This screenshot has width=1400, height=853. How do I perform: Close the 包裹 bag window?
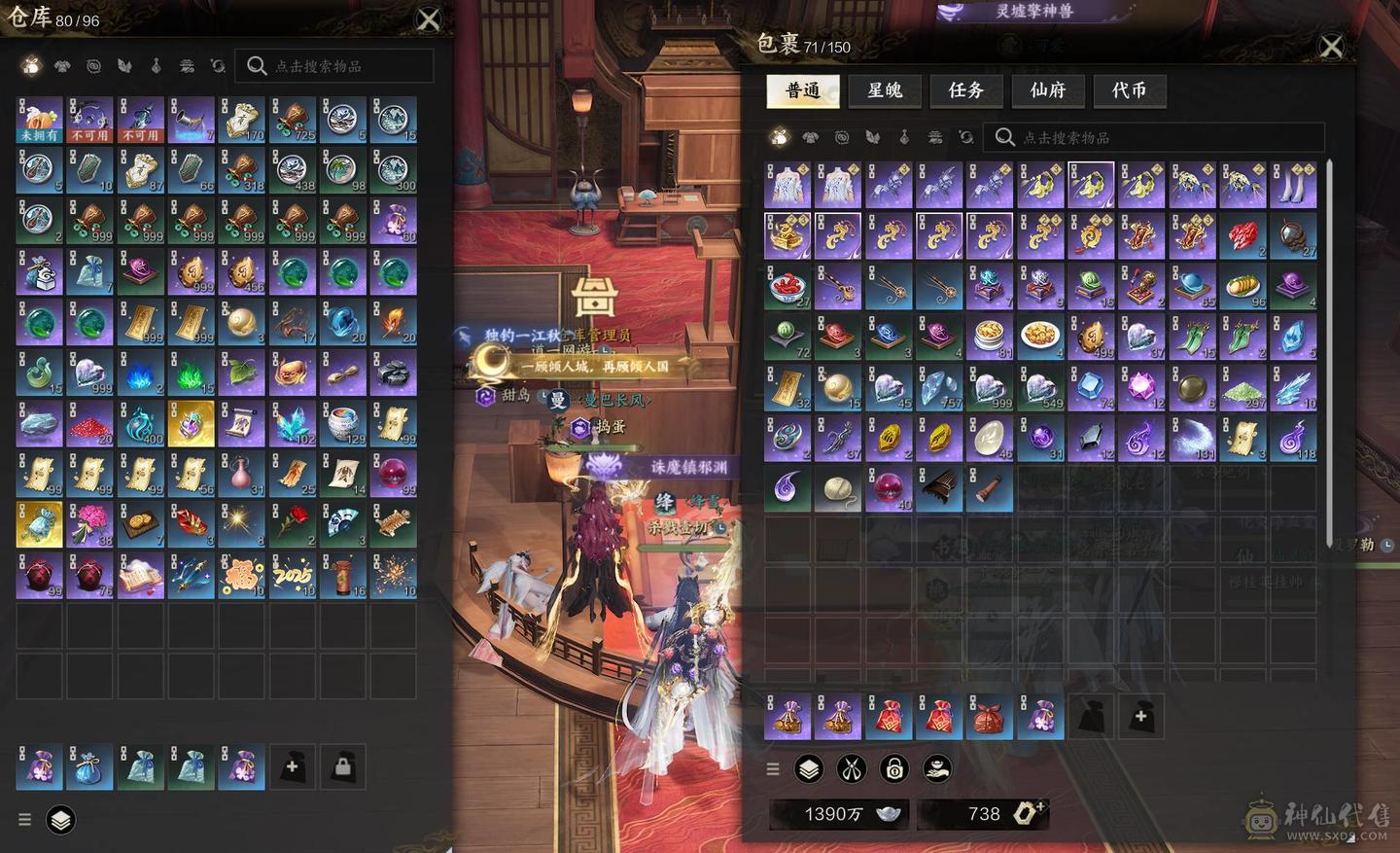pyautogui.click(x=1331, y=46)
